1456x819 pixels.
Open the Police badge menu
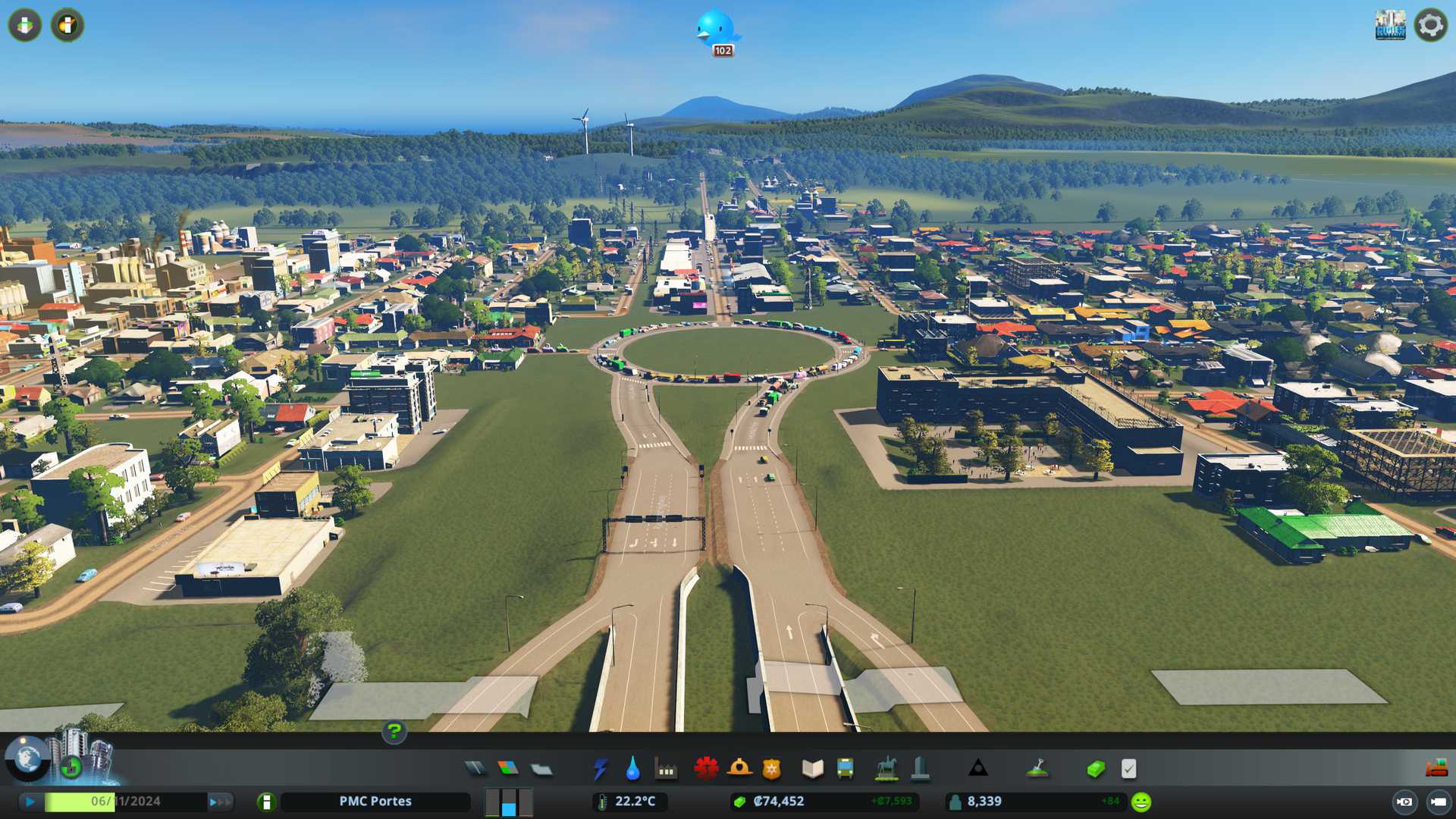pyautogui.click(x=771, y=769)
